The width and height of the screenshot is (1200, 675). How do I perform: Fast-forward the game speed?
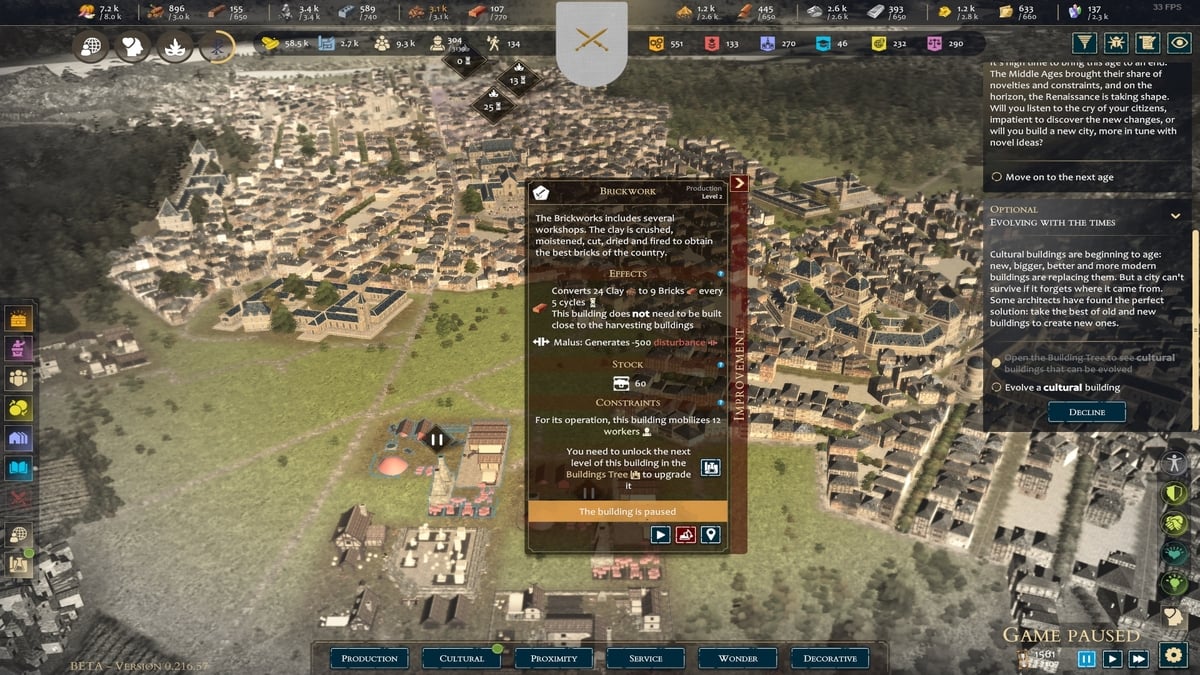(1138, 658)
